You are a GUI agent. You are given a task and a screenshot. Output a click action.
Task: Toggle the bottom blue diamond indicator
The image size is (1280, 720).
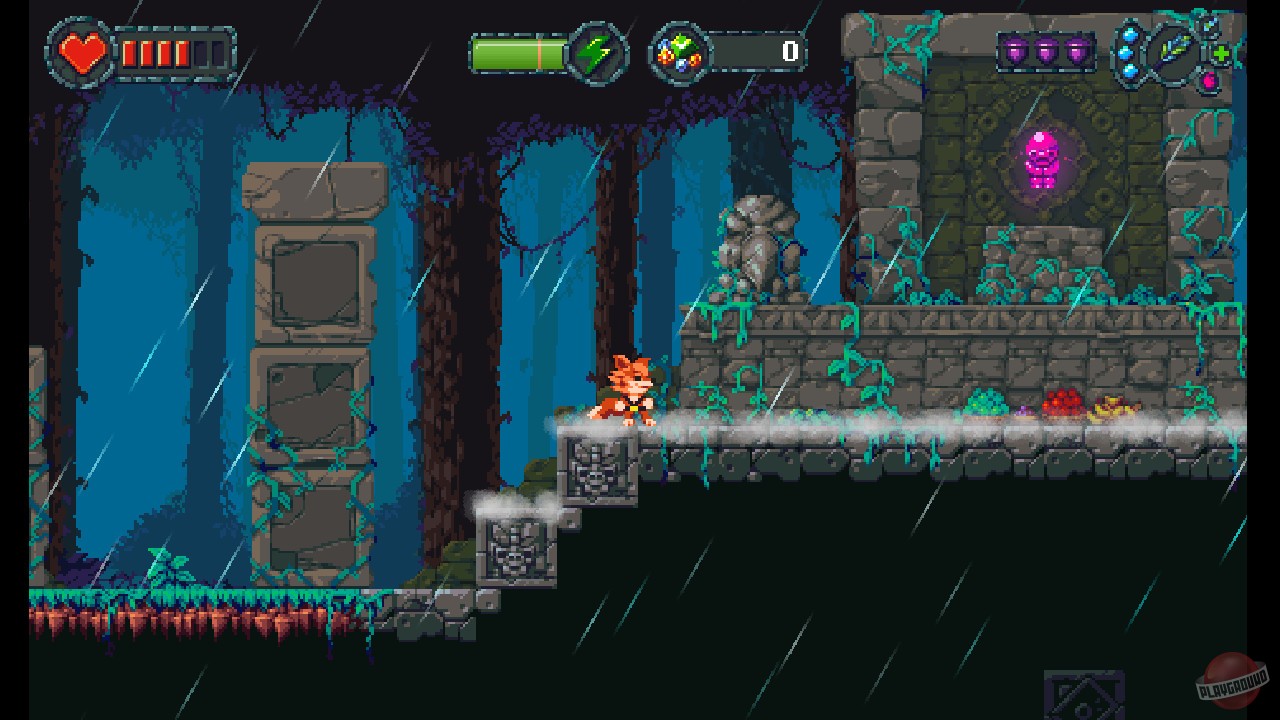1130,71
